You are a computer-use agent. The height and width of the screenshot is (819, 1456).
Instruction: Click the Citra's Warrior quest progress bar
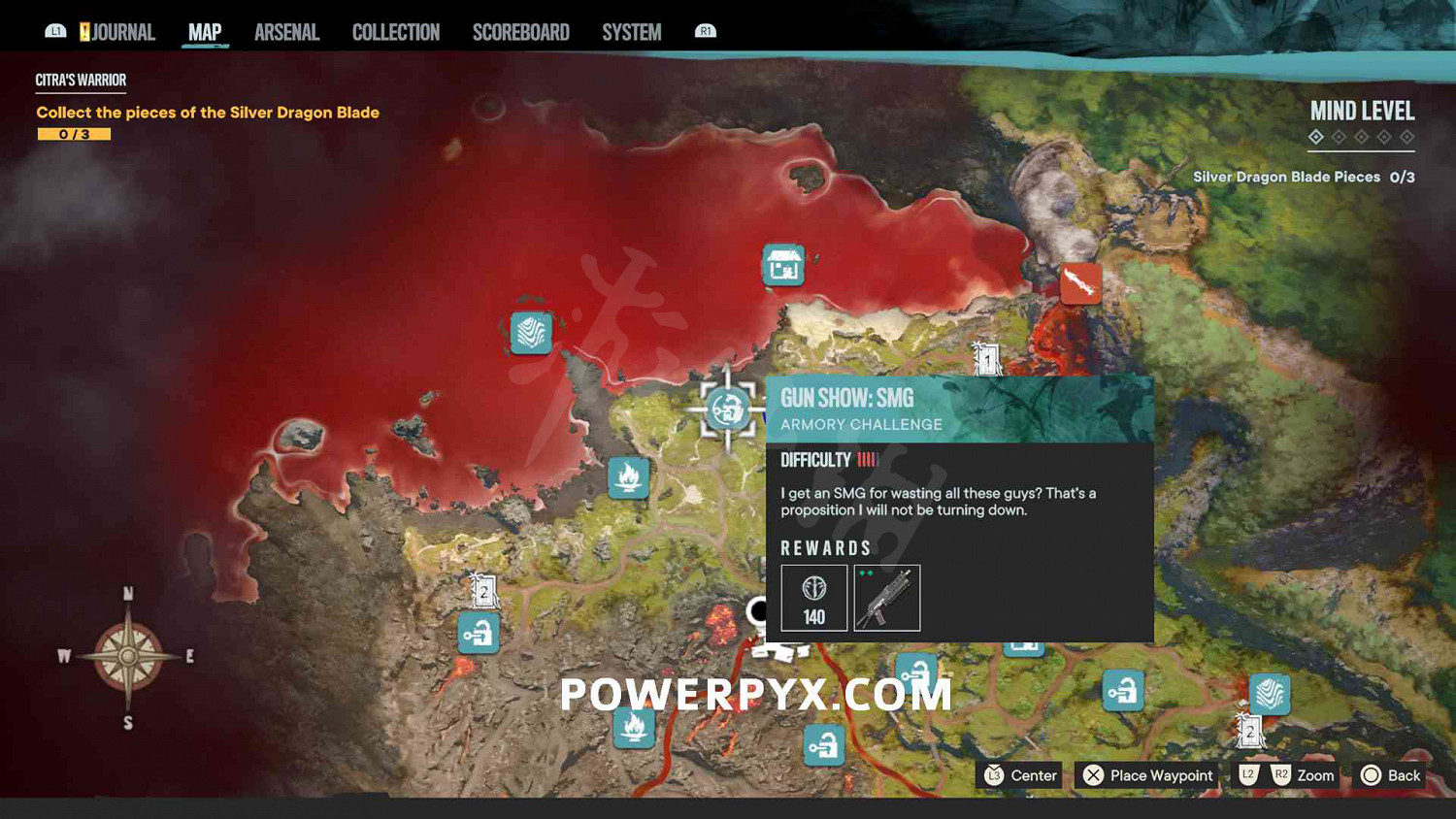(x=73, y=133)
